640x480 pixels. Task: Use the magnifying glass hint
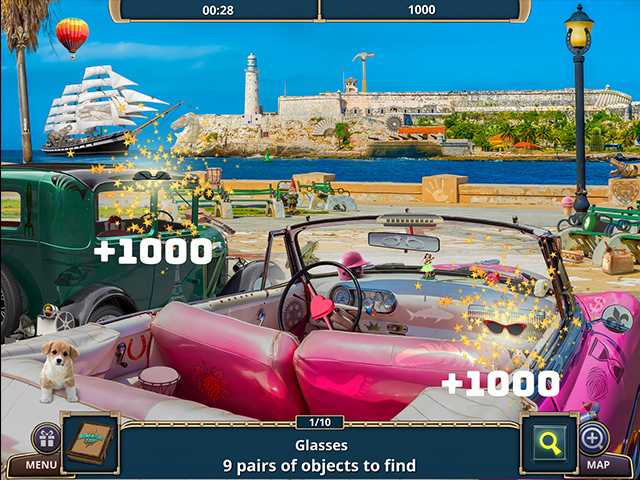coord(550,442)
